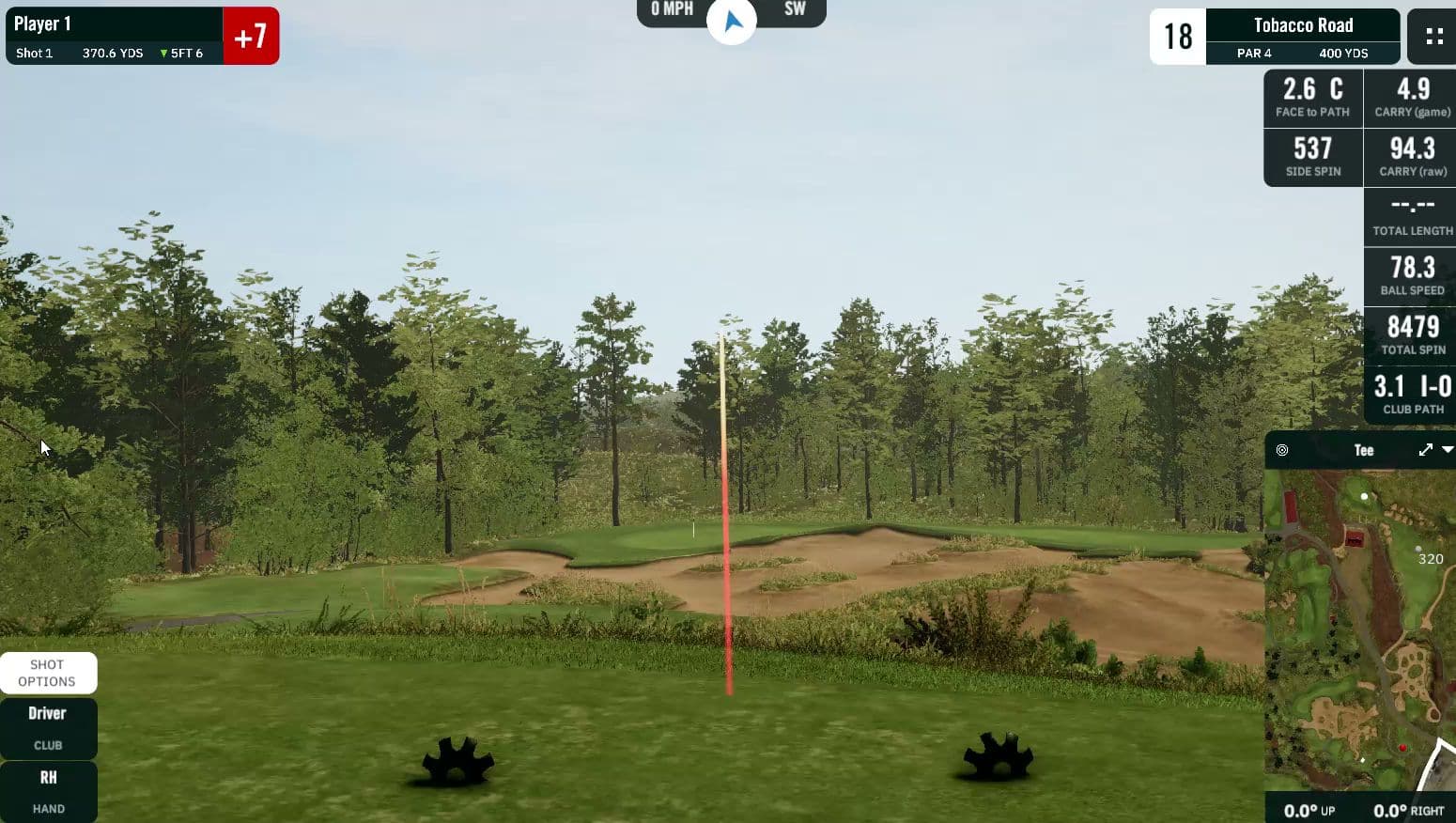Click the red shot tracer line on the fairway
The height and width of the screenshot is (823, 1456).
[x=726, y=564]
